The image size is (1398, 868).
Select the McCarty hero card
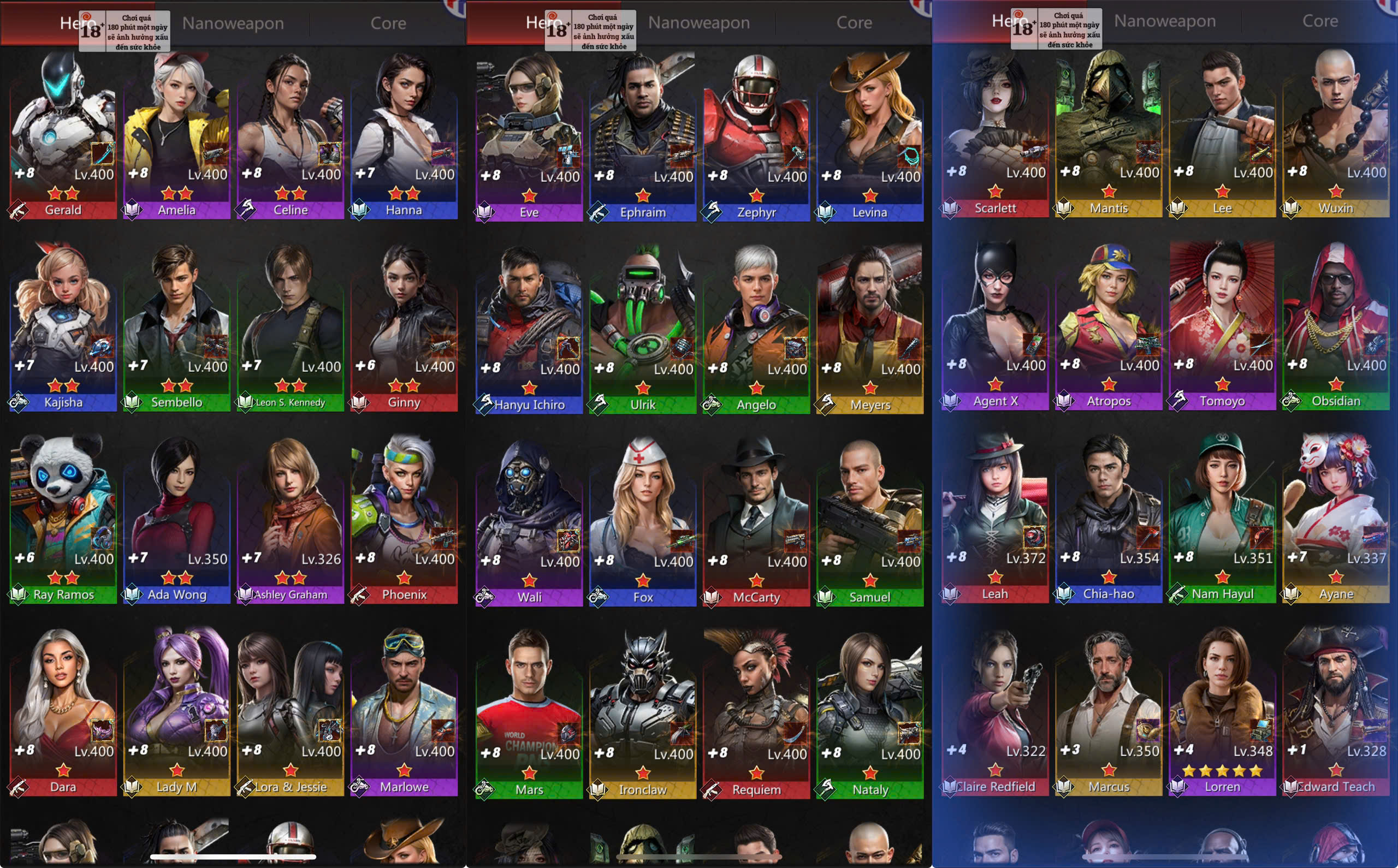(x=756, y=522)
